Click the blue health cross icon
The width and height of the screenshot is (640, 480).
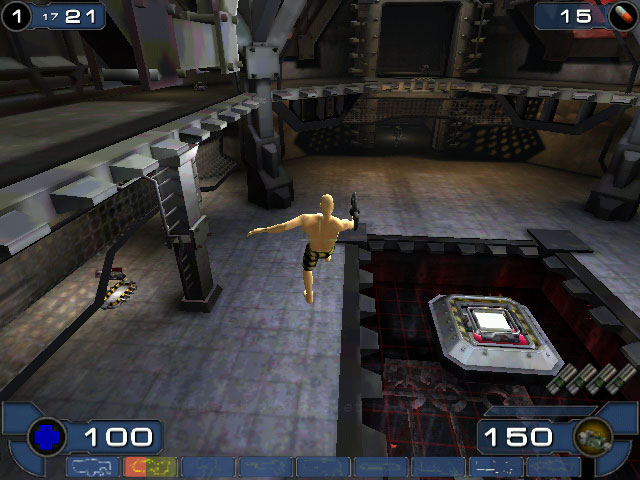[46, 436]
